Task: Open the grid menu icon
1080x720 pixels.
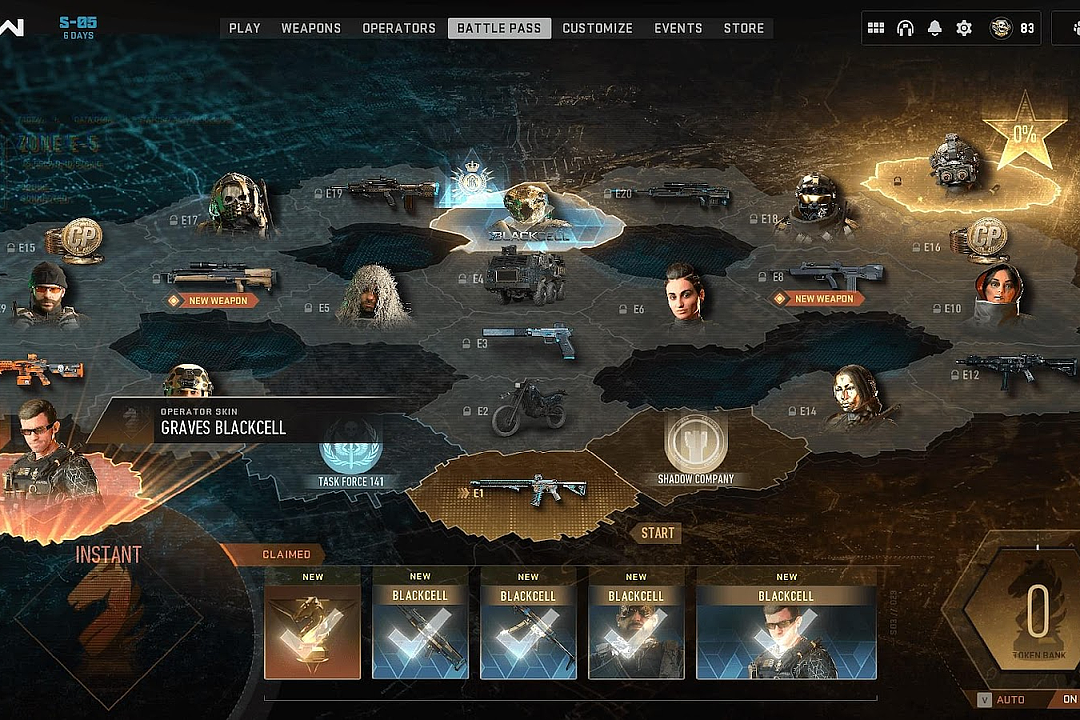Action: 876,28
